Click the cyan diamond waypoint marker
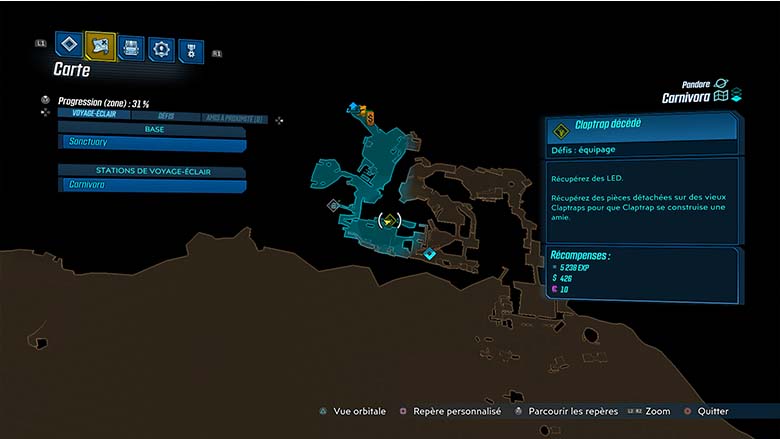Image resolution: width=780 pixels, height=439 pixels. coord(429,254)
